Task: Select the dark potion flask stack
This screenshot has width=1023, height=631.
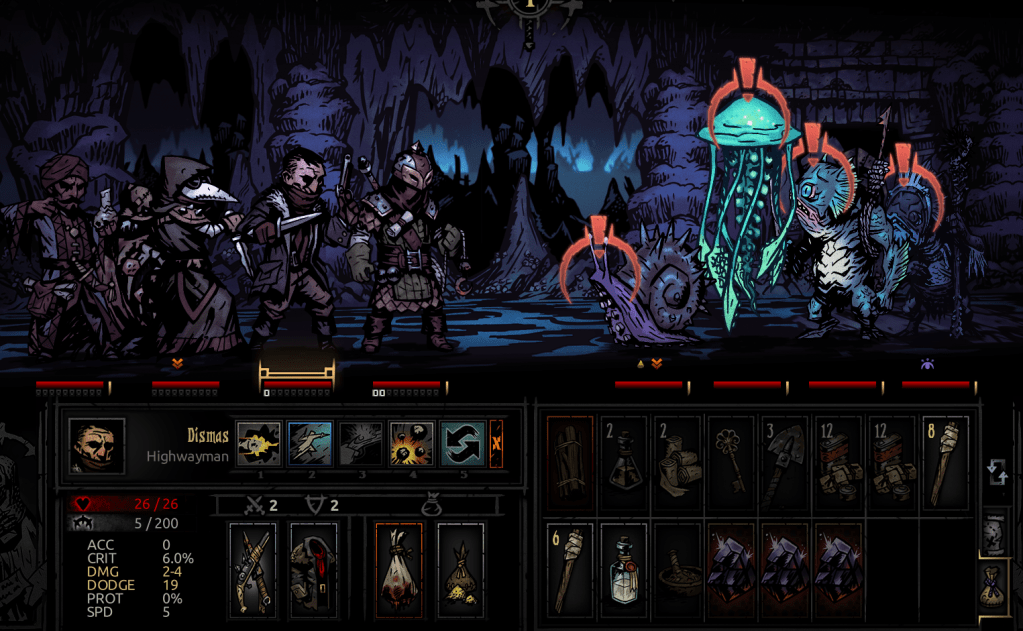Action: [624, 459]
